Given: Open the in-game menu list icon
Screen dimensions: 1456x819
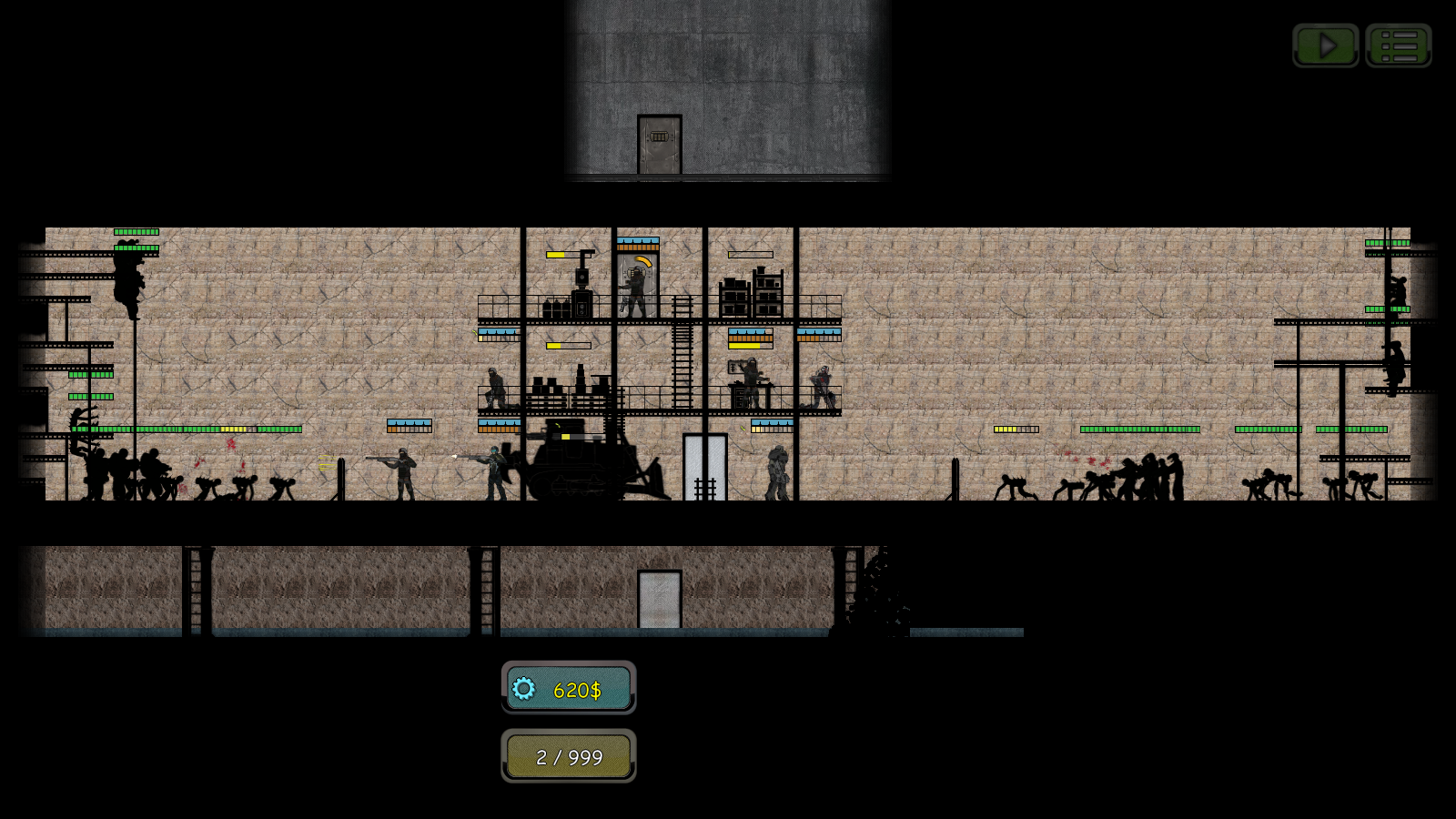Looking at the screenshot, I should click(1400, 45).
